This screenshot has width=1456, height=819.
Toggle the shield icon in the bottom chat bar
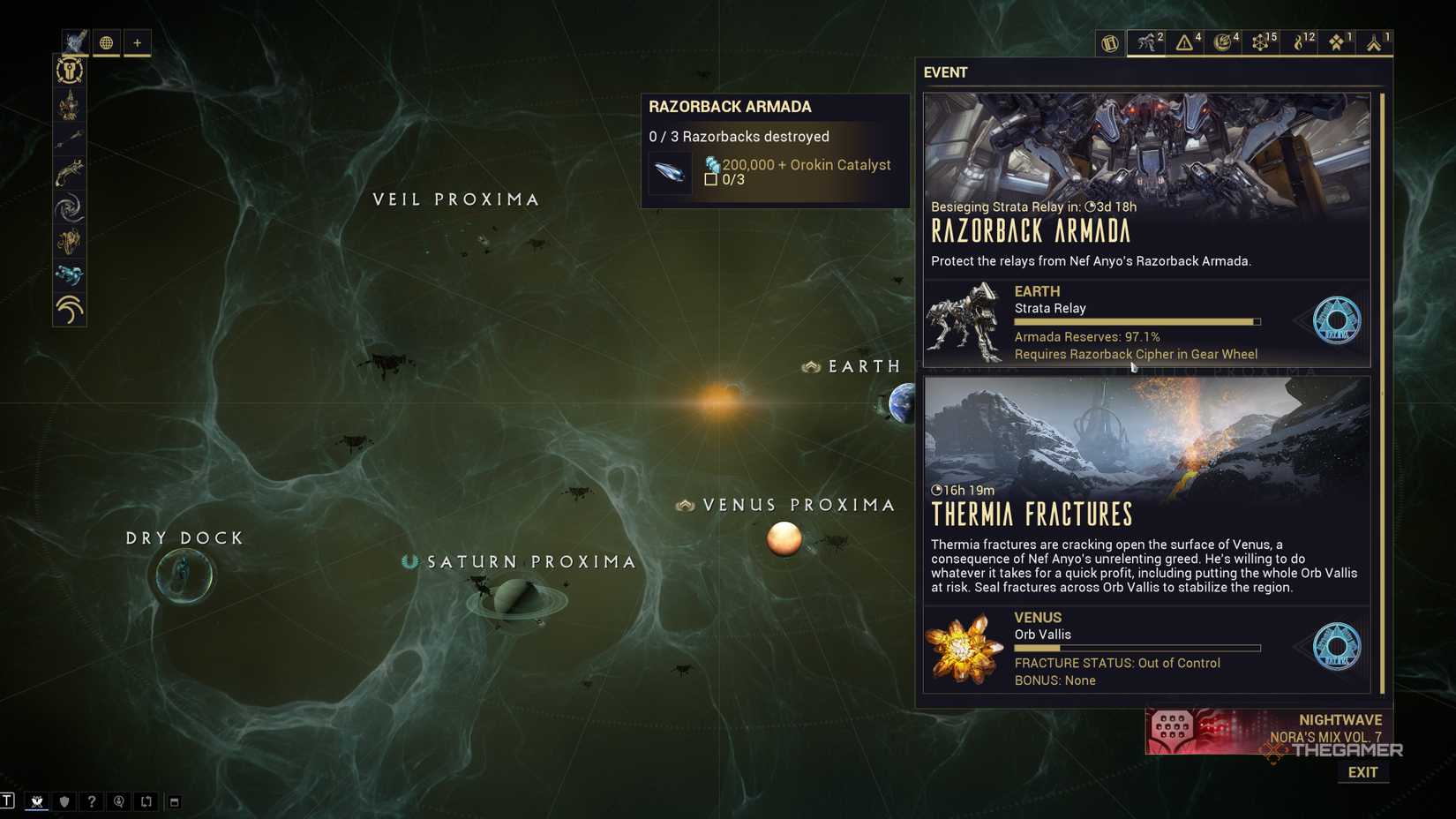pos(64,801)
